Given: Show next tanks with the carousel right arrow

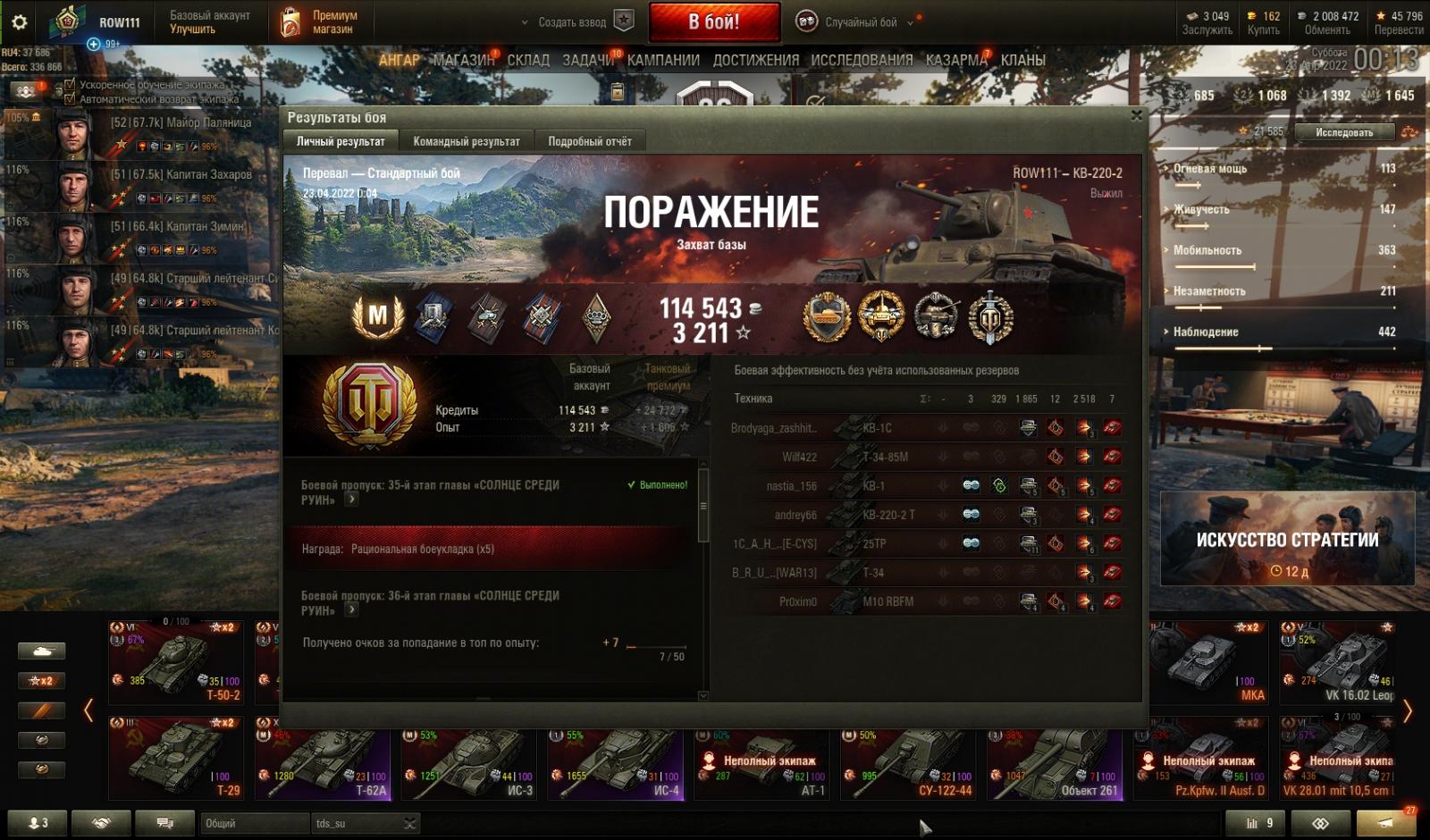Looking at the screenshot, I should tap(1408, 711).
